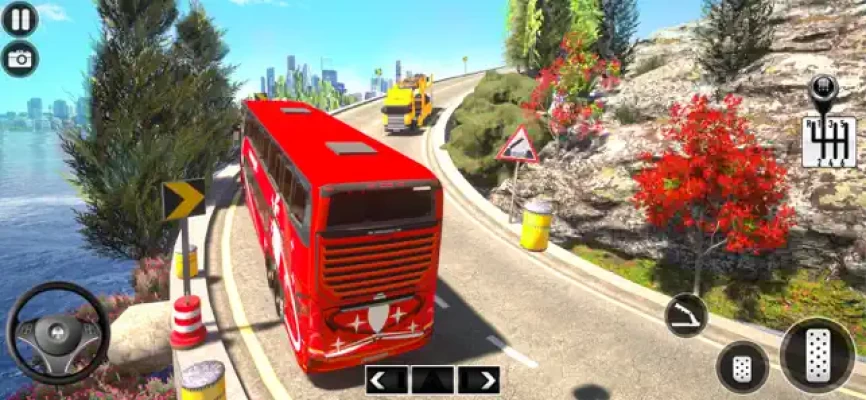Pause the game with the pause button
The image size is (866, 400).
[19, 19]
